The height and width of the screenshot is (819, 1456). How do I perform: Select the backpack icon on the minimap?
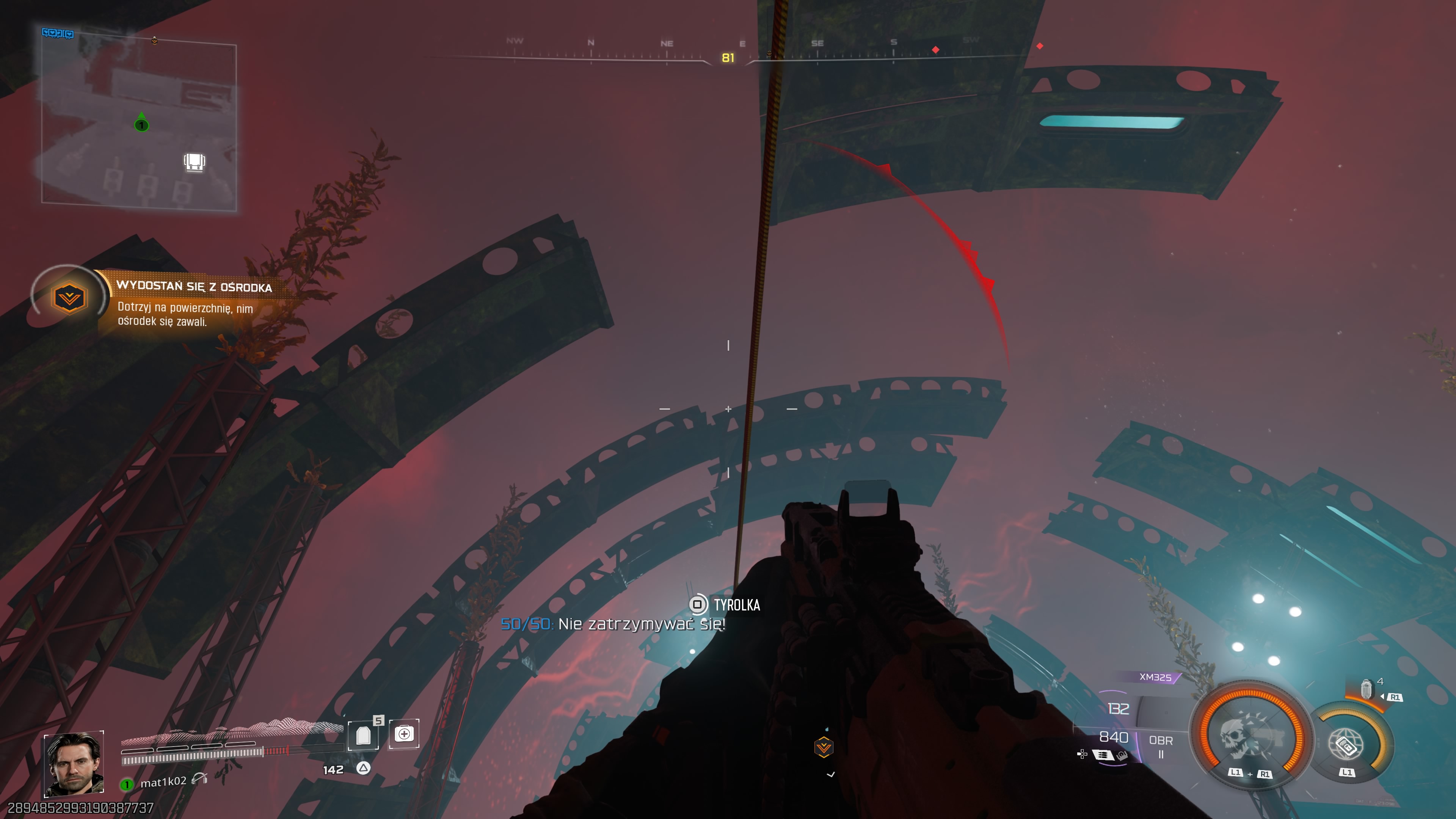pos(194,162)
